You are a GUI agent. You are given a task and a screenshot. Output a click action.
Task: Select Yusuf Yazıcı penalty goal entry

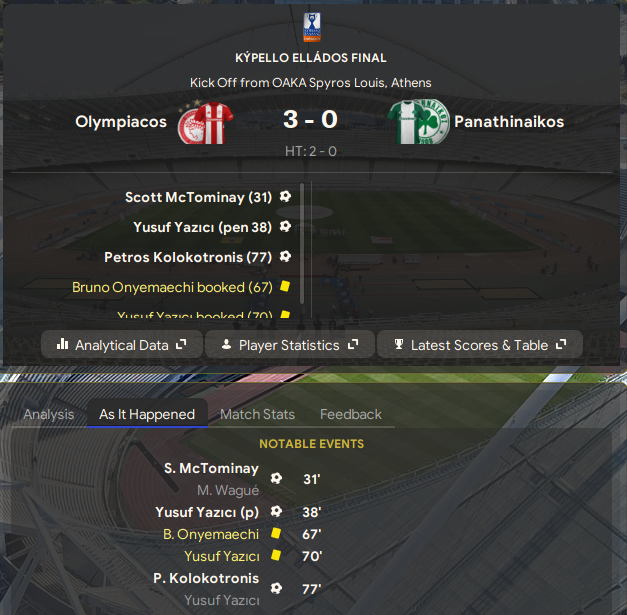(x=202, y=227)
